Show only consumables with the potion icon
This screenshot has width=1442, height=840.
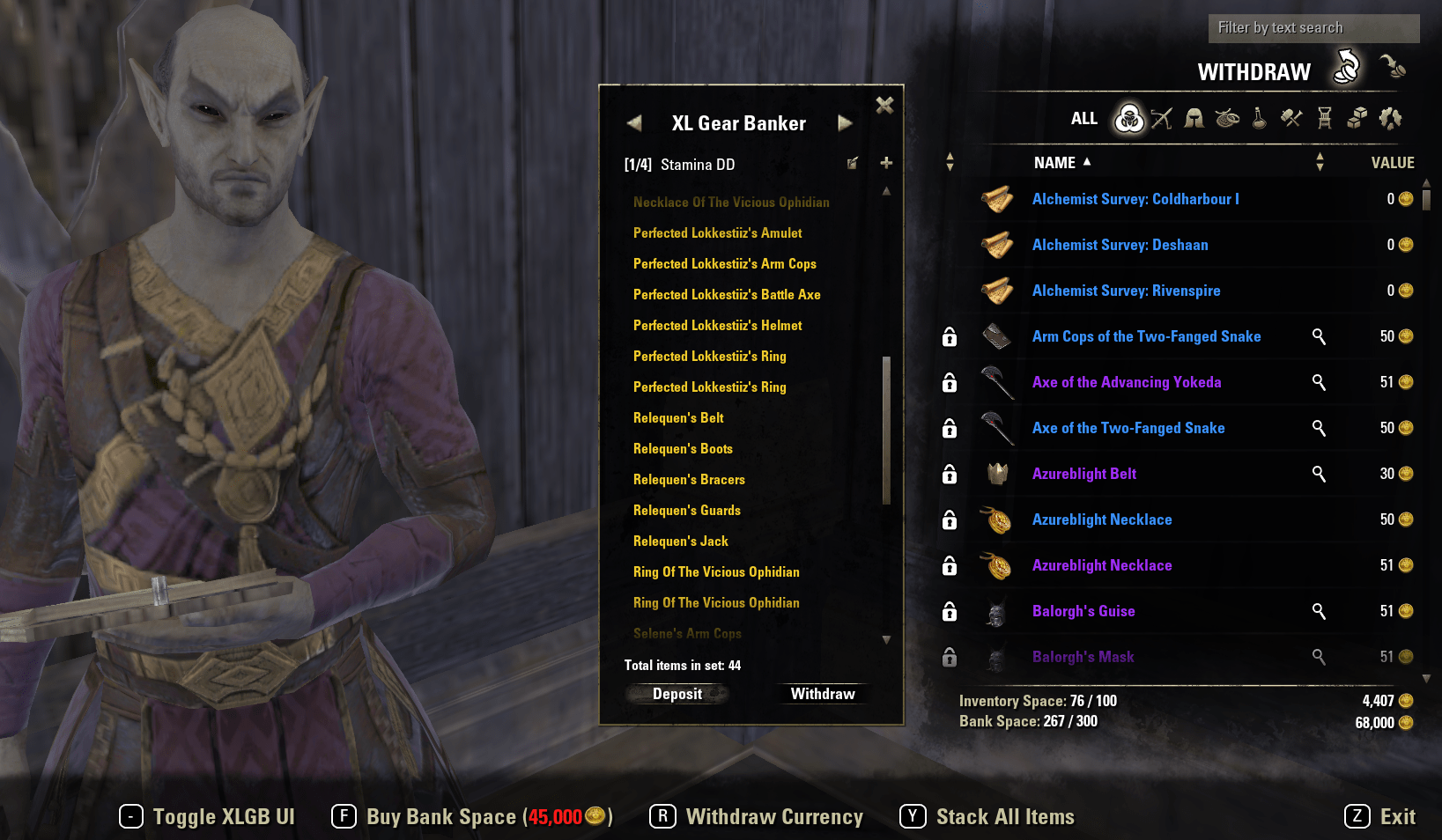pos(1259,118)
